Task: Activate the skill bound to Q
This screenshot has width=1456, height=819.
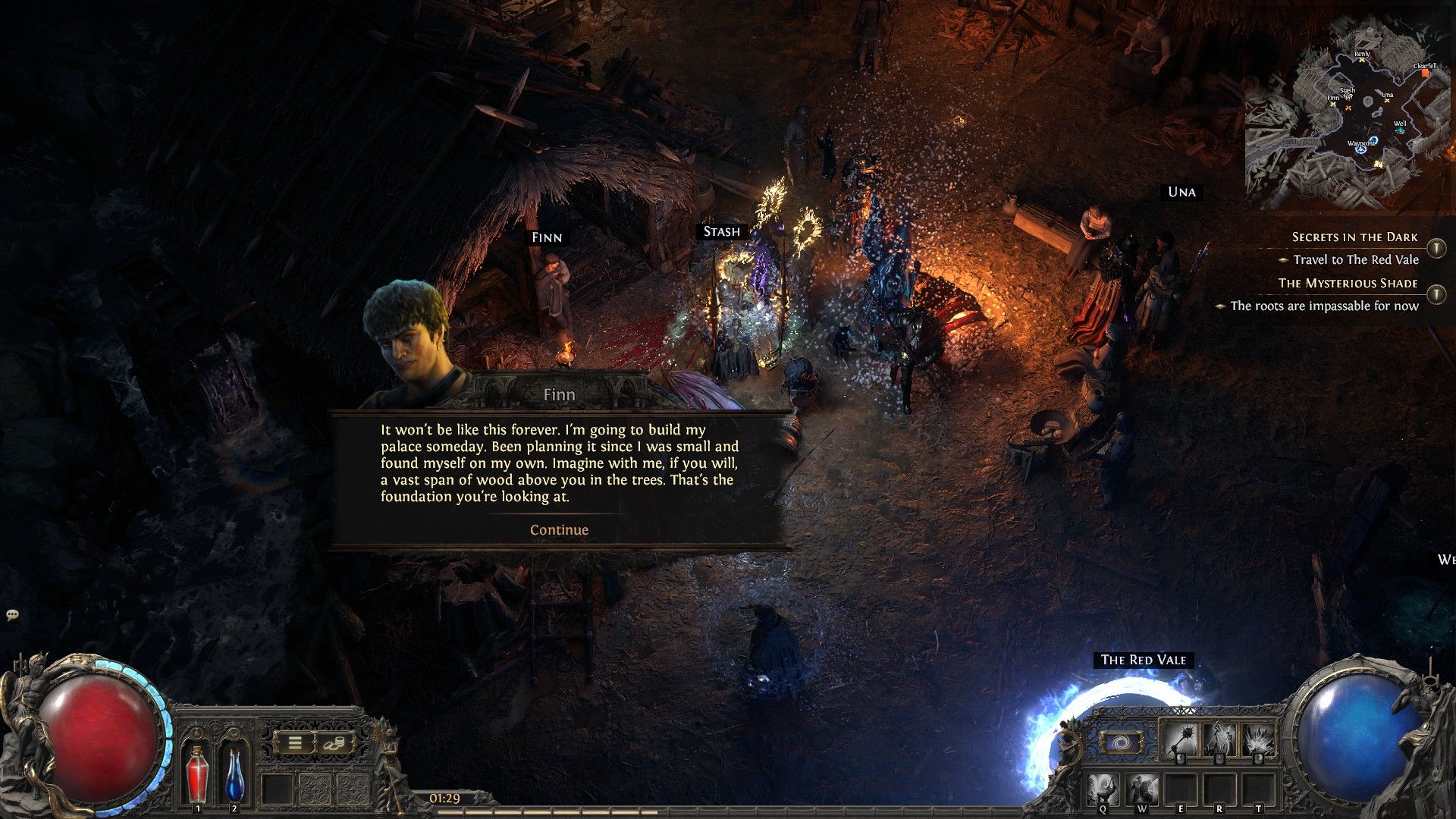Action: tap(1103, 789)
